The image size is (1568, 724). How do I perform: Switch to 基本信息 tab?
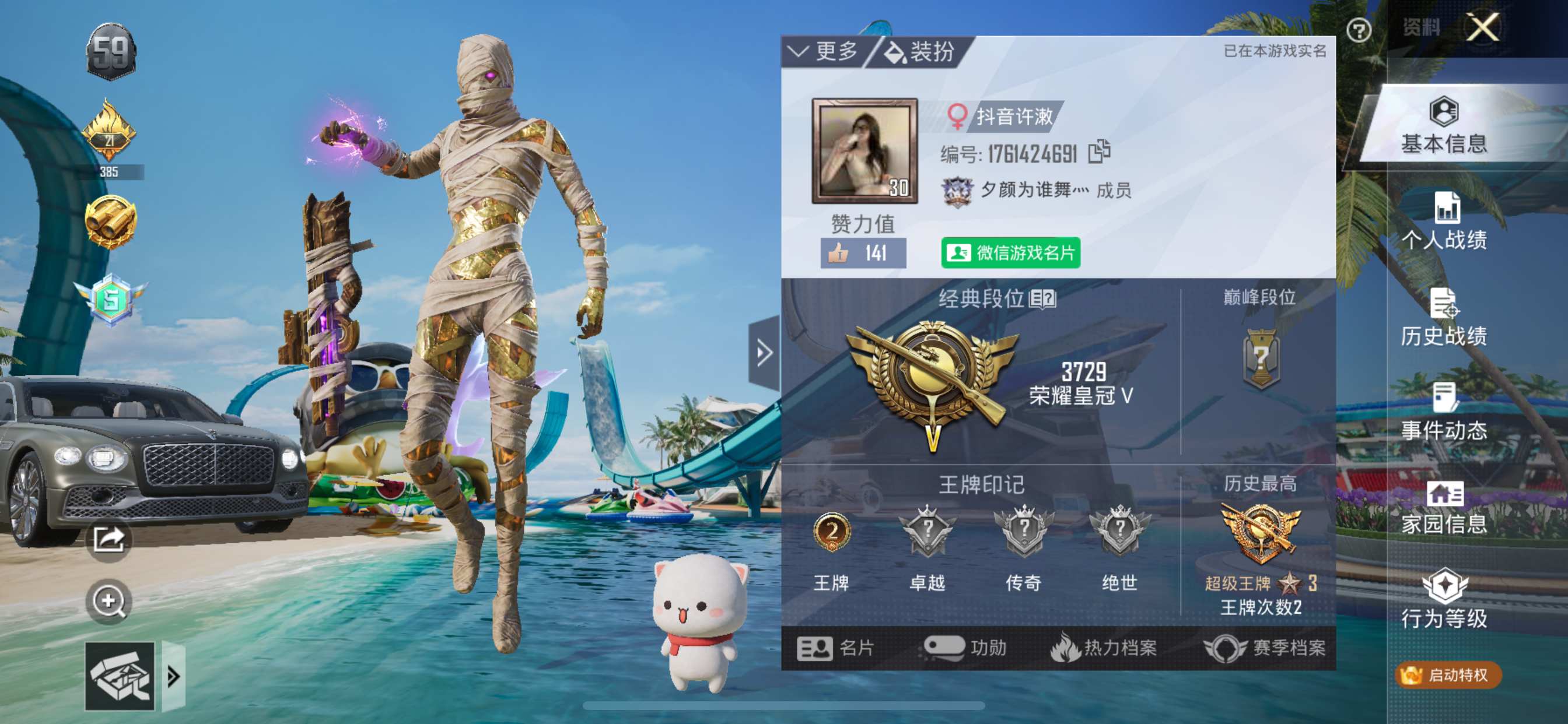pyautogui.click(x=1444, y=126)
